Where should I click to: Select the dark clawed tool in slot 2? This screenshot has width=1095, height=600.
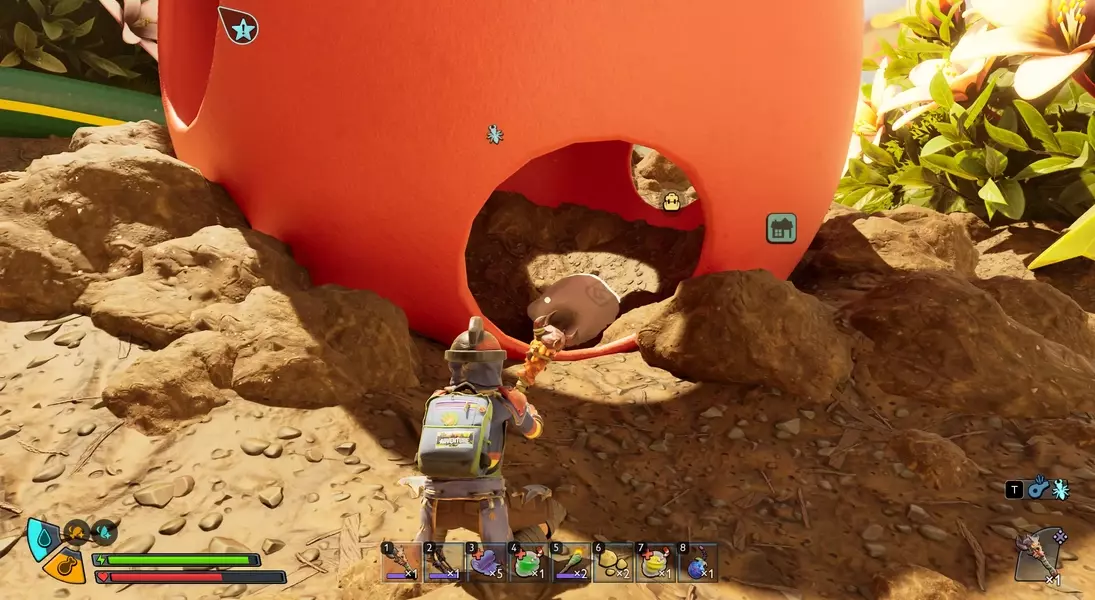[443, 562]
